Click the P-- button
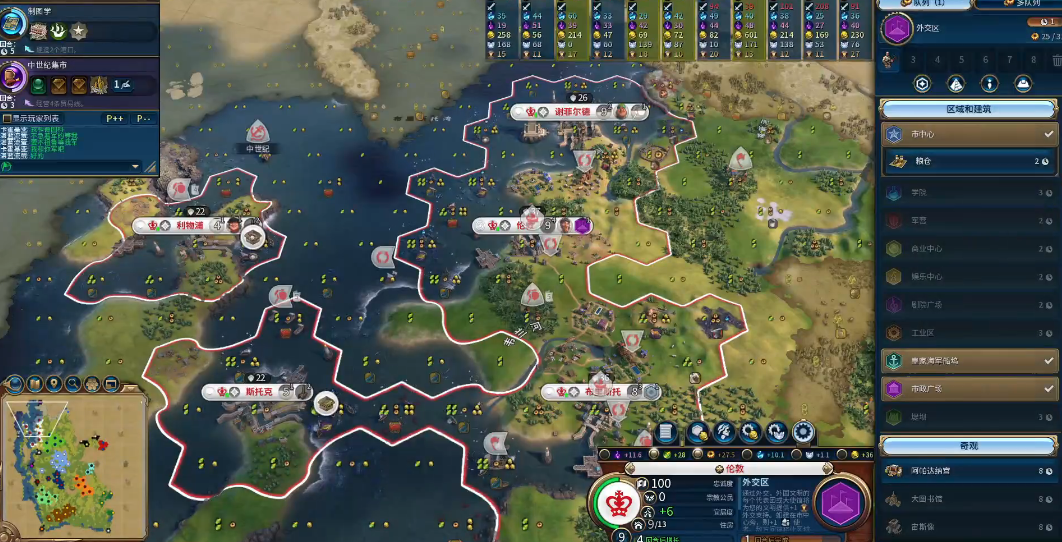The width and height of the screenshot is (1062, 542). [143, 118]
